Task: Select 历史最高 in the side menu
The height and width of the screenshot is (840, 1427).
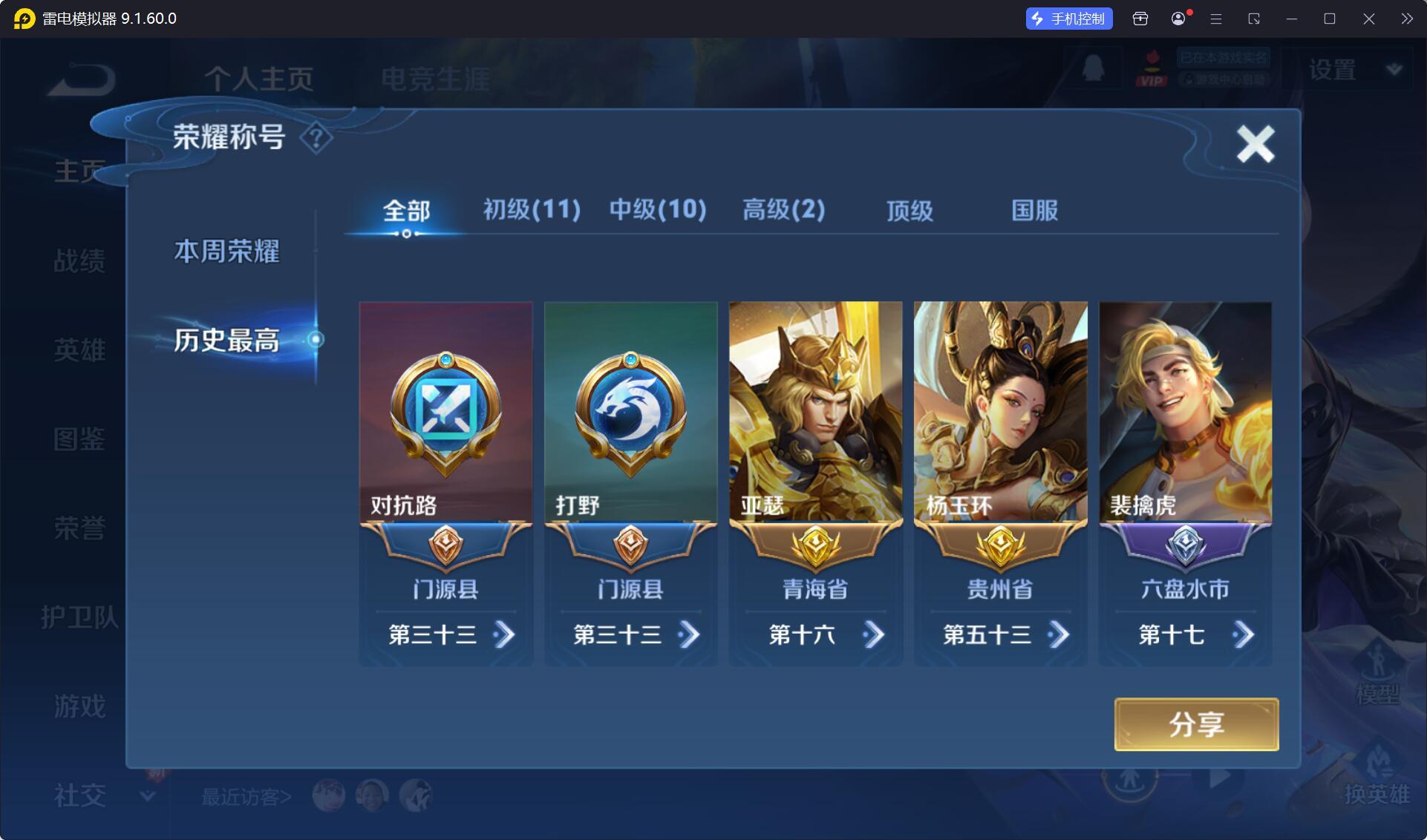Action: [226, 341]
